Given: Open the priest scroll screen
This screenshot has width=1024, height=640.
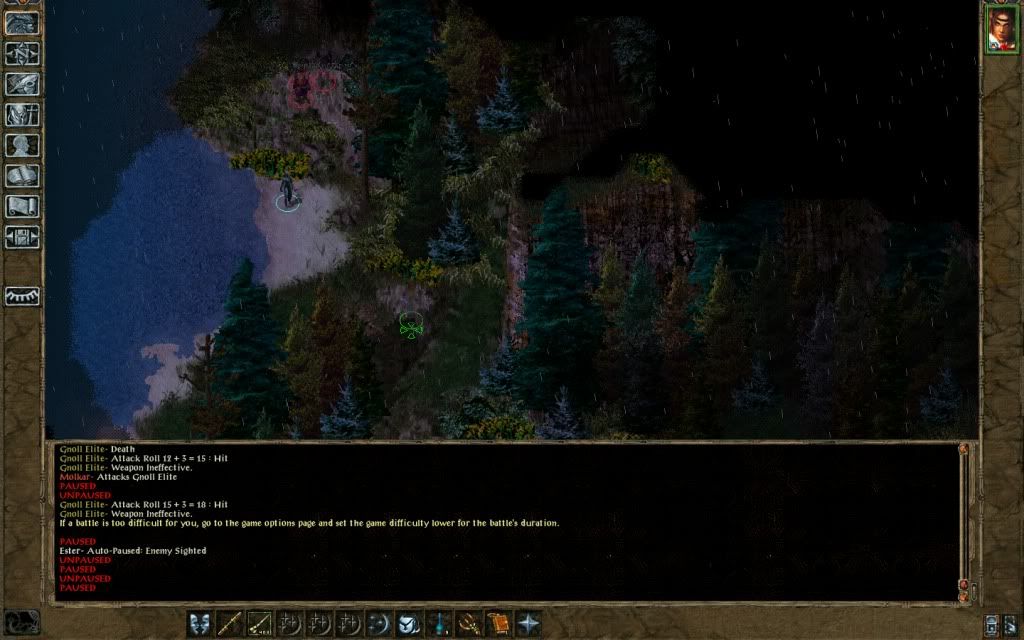Looking at the screenshot, I should 22,206.
